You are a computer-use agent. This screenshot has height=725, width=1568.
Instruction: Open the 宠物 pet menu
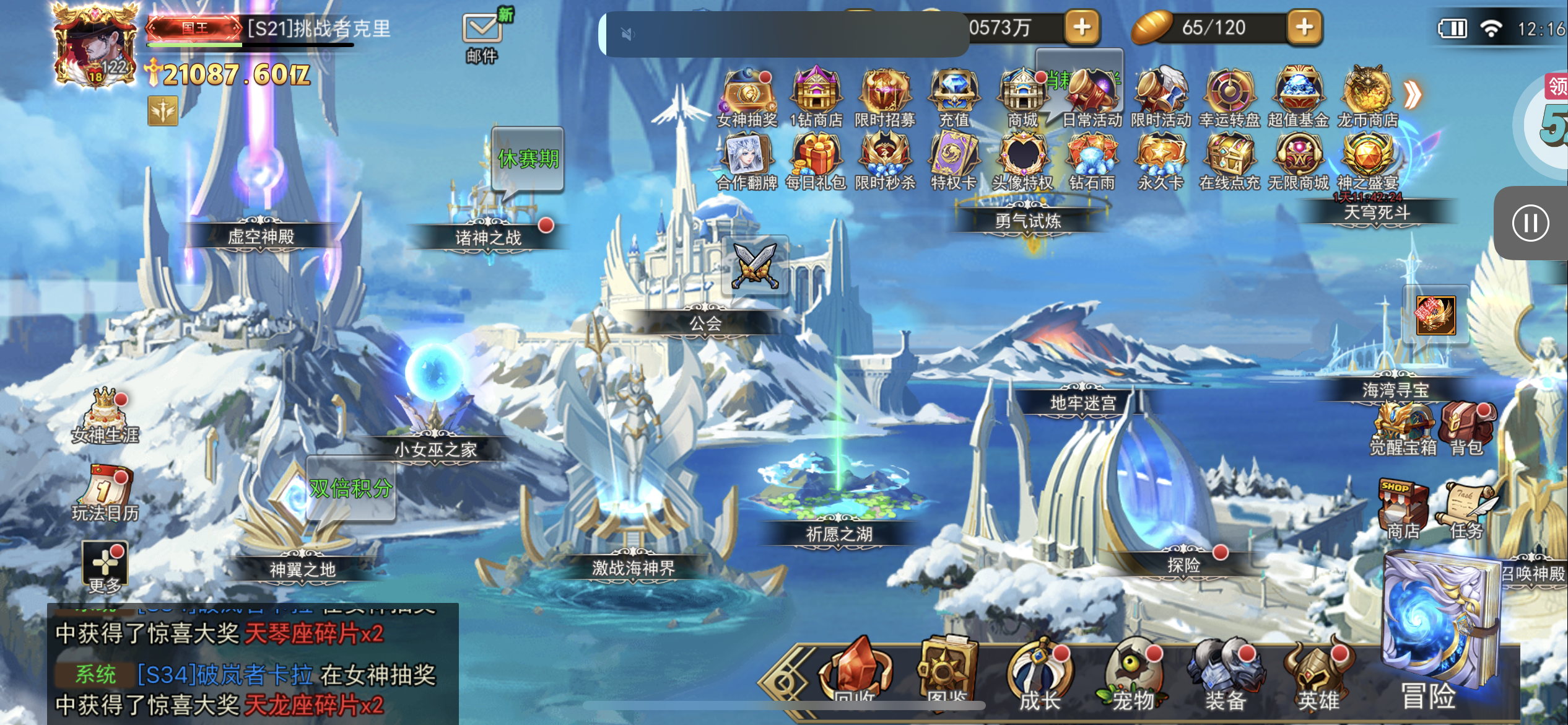click(1133, 679)
